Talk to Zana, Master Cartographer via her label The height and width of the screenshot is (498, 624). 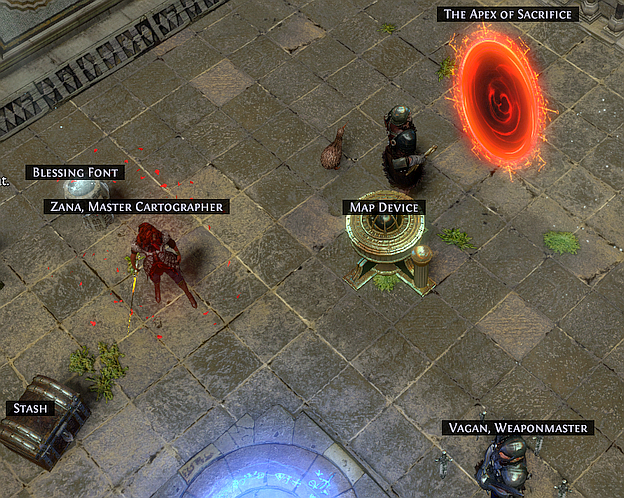[x=137, y=206]
